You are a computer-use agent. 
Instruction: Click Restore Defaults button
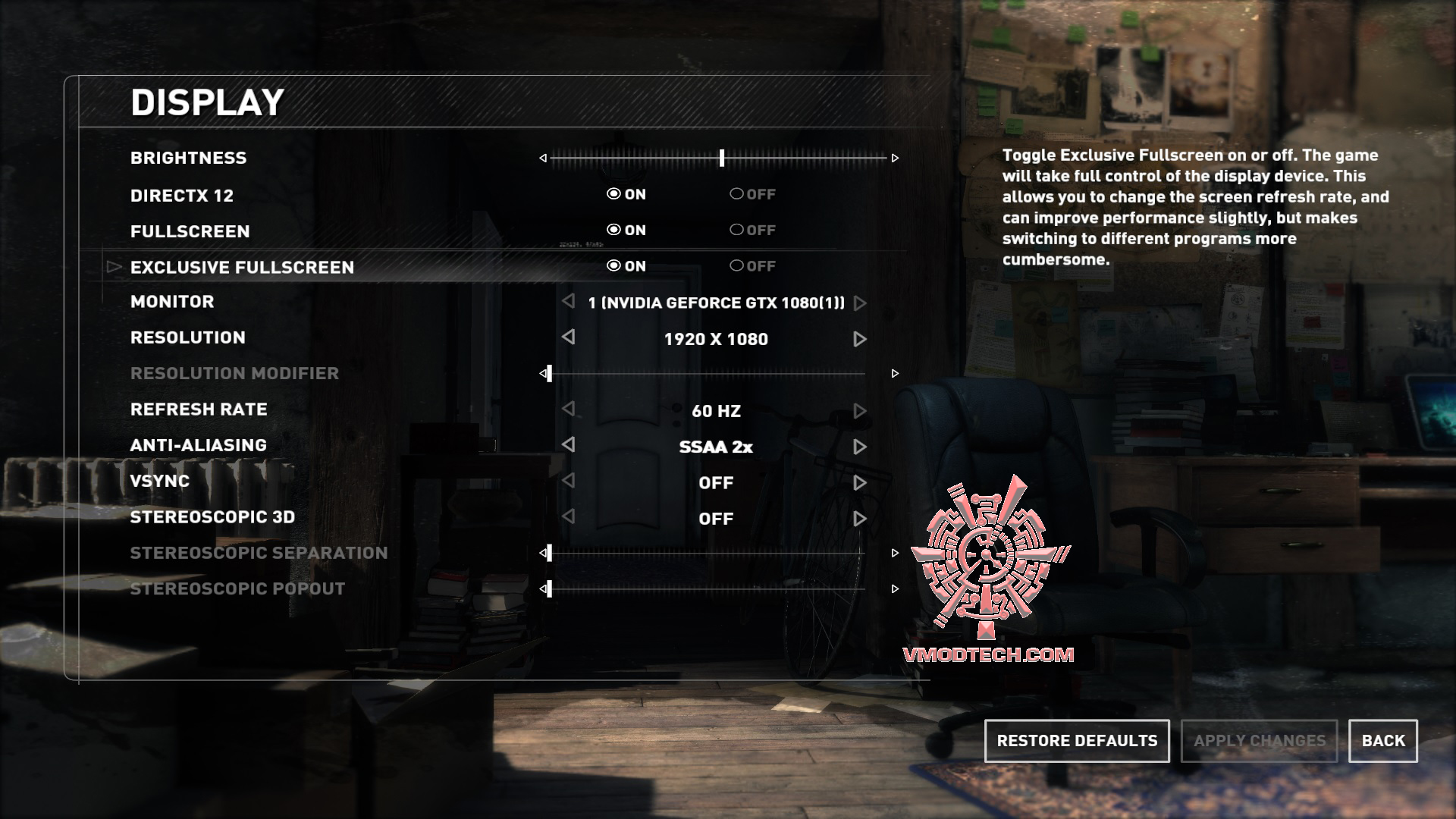[x=1077, y=741]
